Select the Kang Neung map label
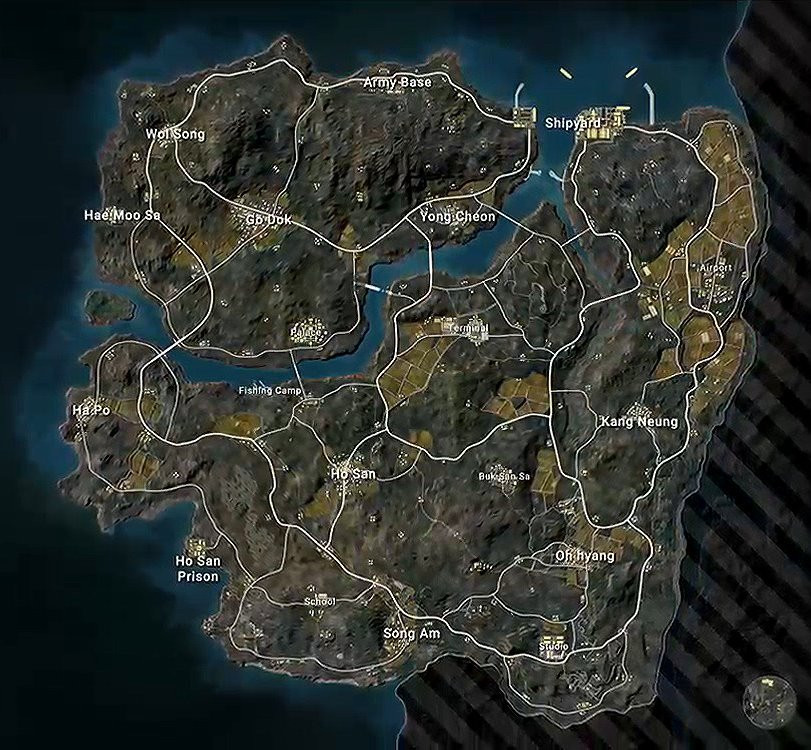The width and height of the screenshot is (811, 750). pos(638,422)
